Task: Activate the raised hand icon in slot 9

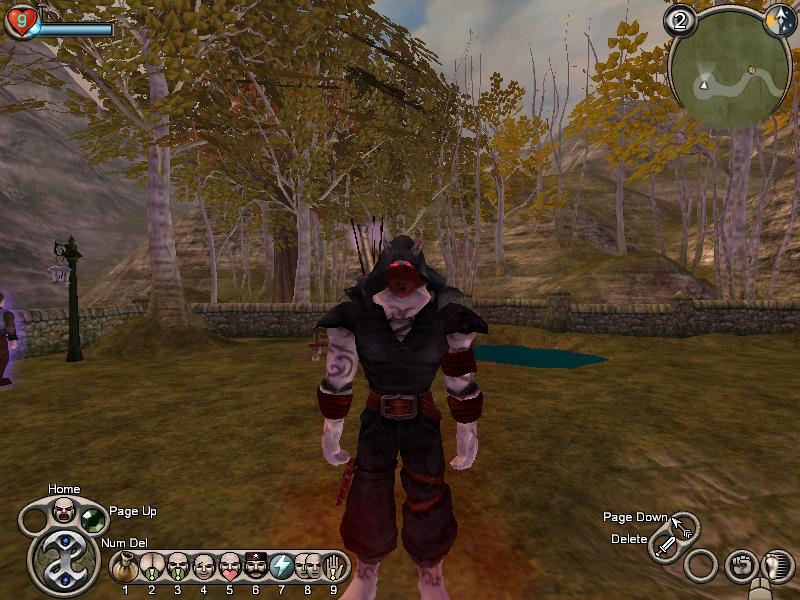Action: tap(334, 567)
